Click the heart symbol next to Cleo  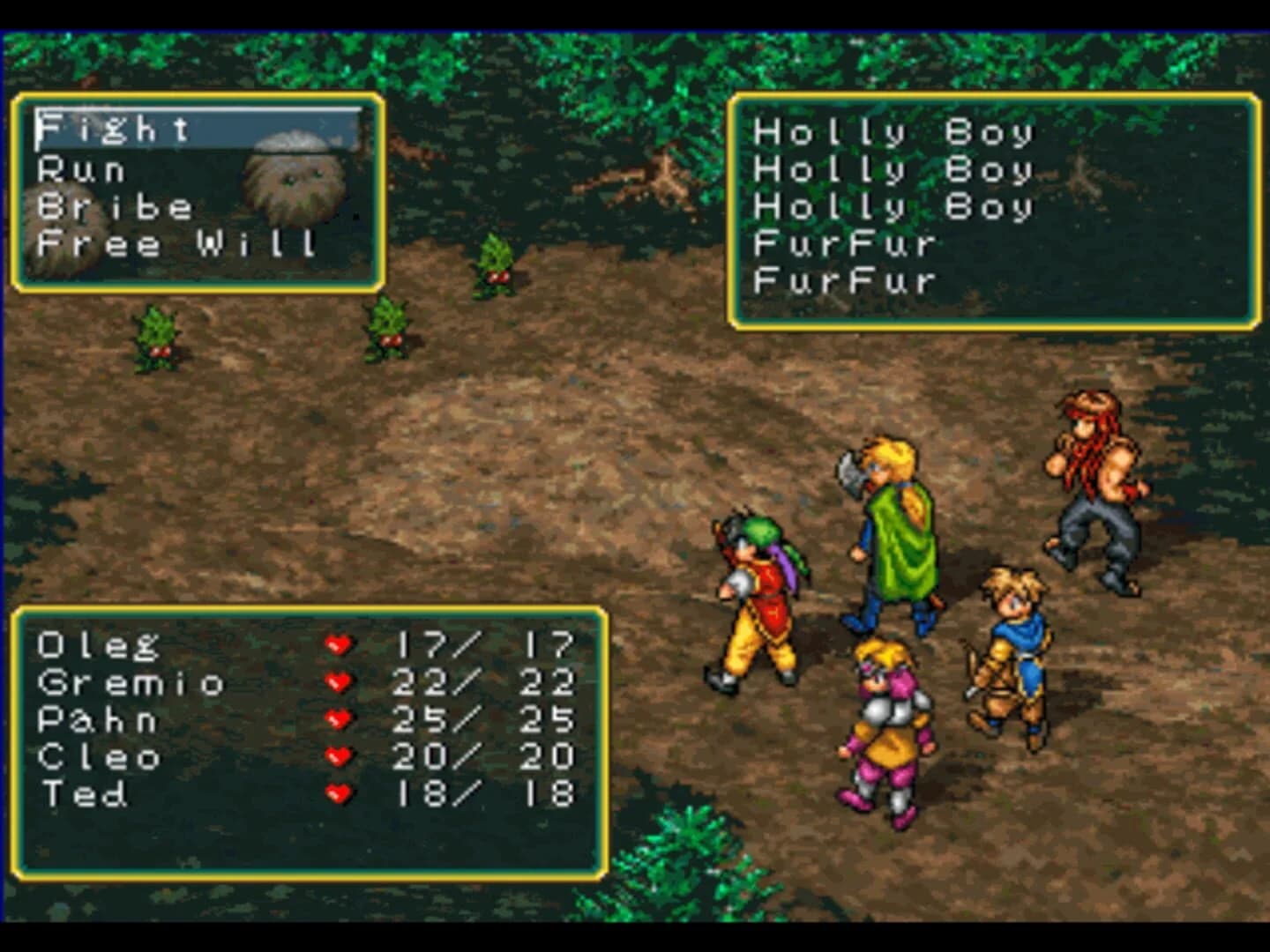pos(338,757)
